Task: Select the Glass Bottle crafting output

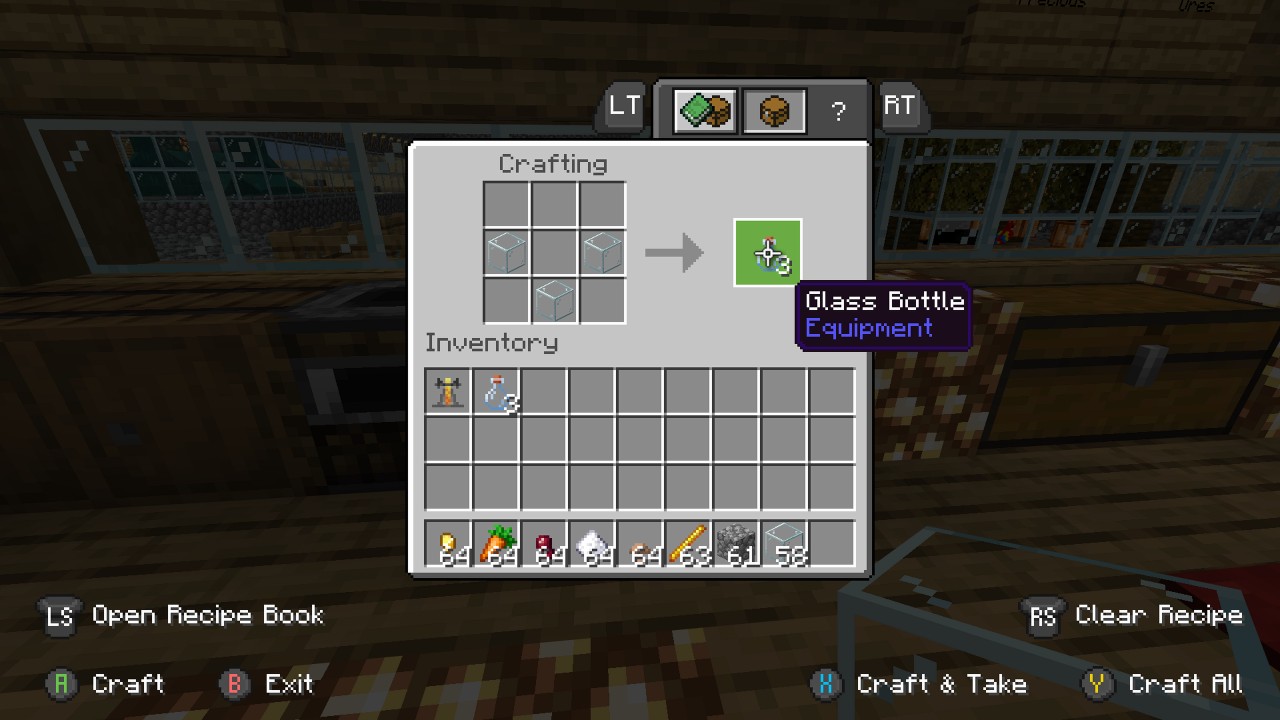Action: pyautogui.click(x=767, y=252)
